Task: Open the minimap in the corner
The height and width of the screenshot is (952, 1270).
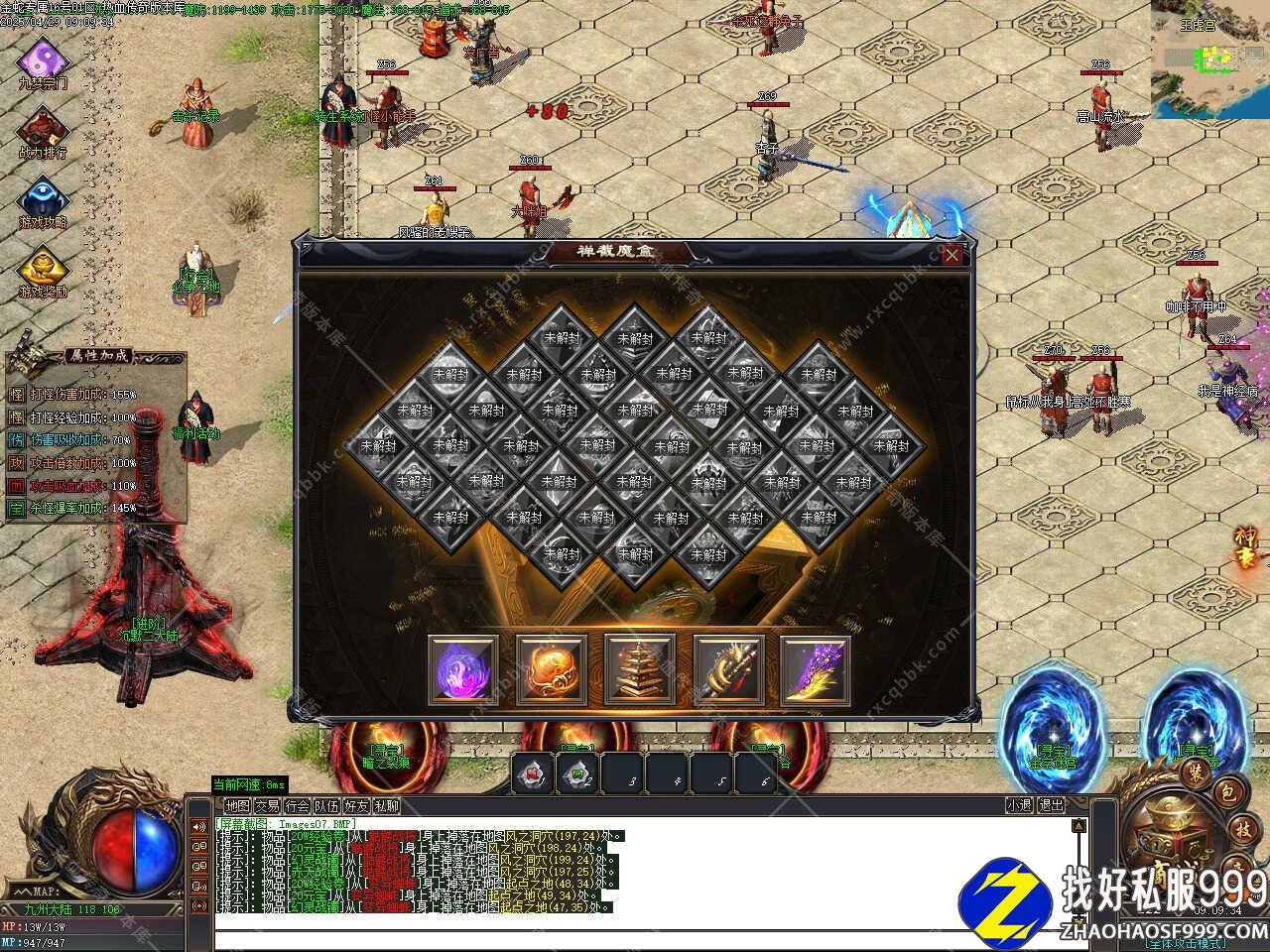Action: (1209, 59)
